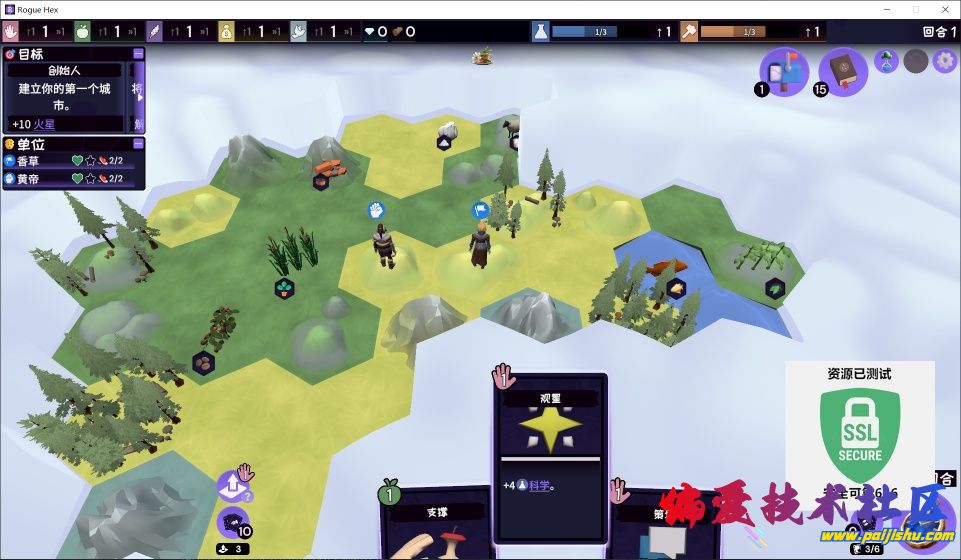Open the gear settings button
This screenshot has width=961, height=560.
coord(944,61)
